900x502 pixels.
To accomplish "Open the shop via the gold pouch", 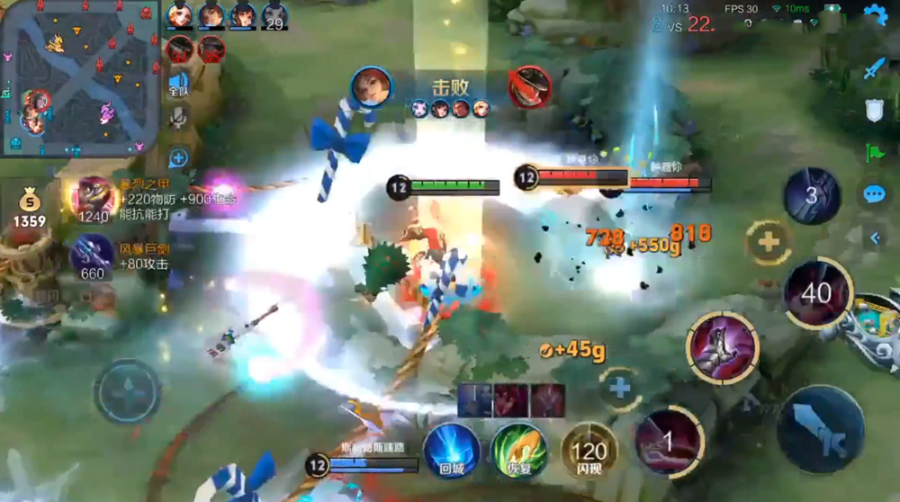I will (29, 206).
